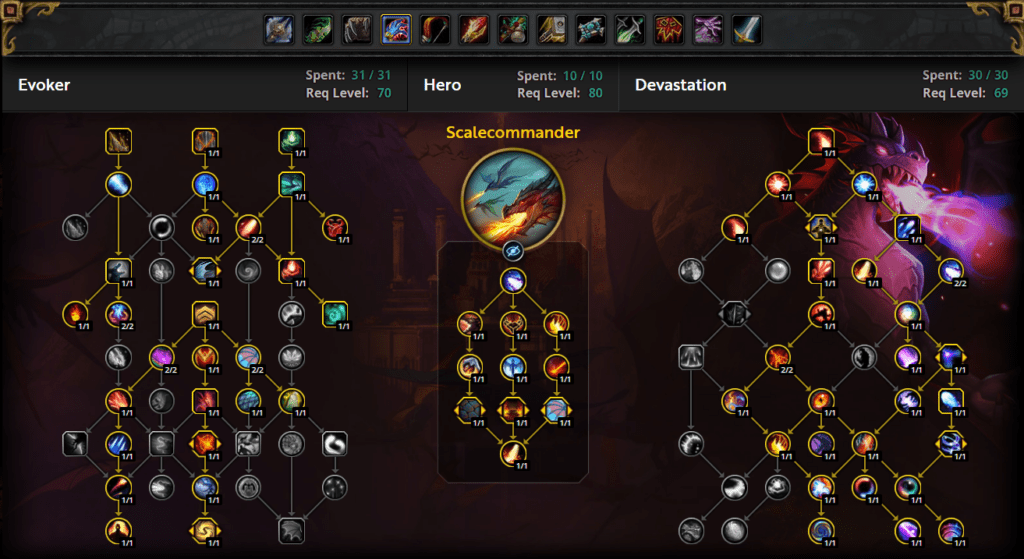Select the Scalecommander tree's final capstone node
Screen dimensions: 1024x559
click(513, 453)
